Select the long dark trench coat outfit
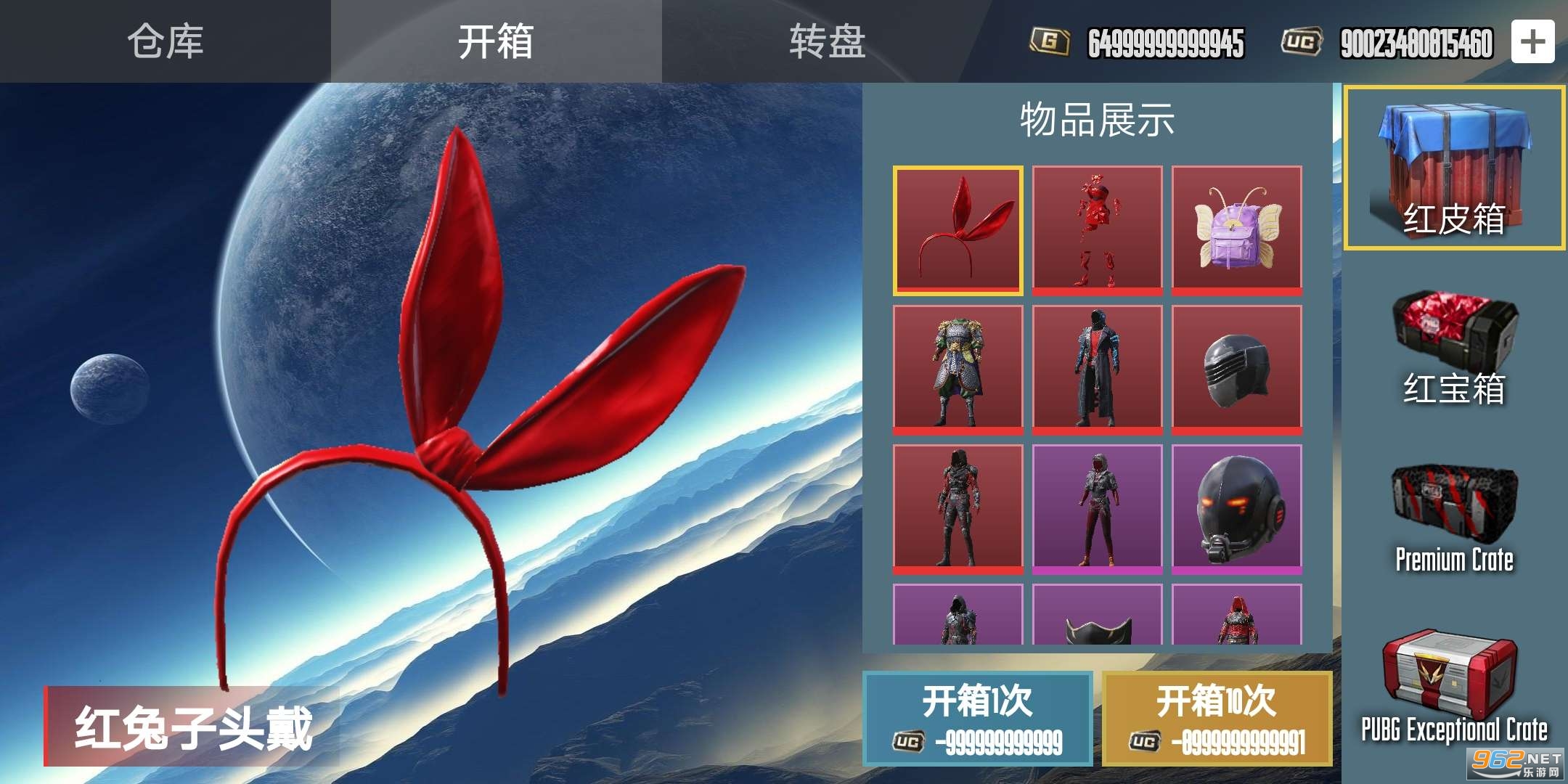 [1097, 369]
